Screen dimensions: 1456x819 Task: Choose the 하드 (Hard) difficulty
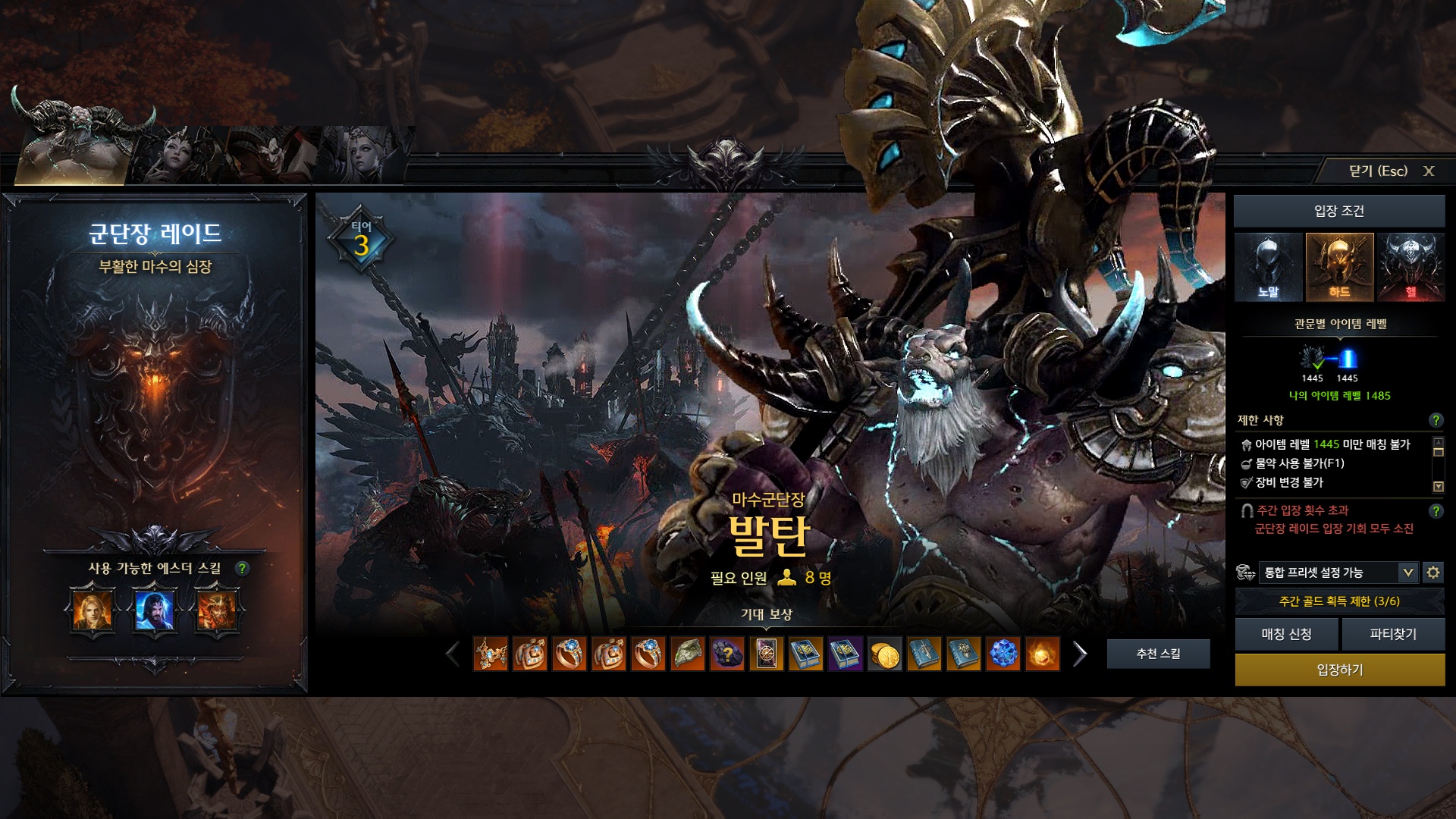tap(1338, 268)
